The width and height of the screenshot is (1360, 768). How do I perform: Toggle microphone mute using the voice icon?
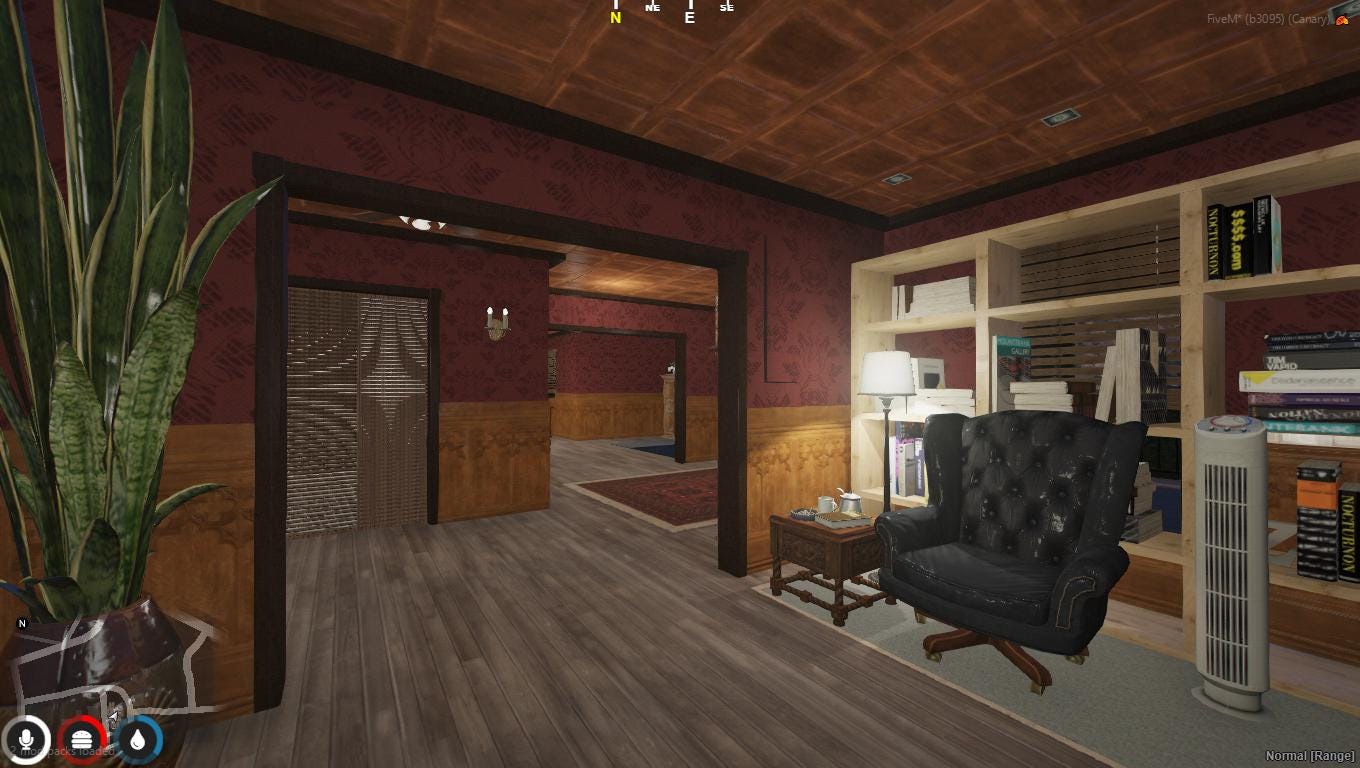(27, 740)
